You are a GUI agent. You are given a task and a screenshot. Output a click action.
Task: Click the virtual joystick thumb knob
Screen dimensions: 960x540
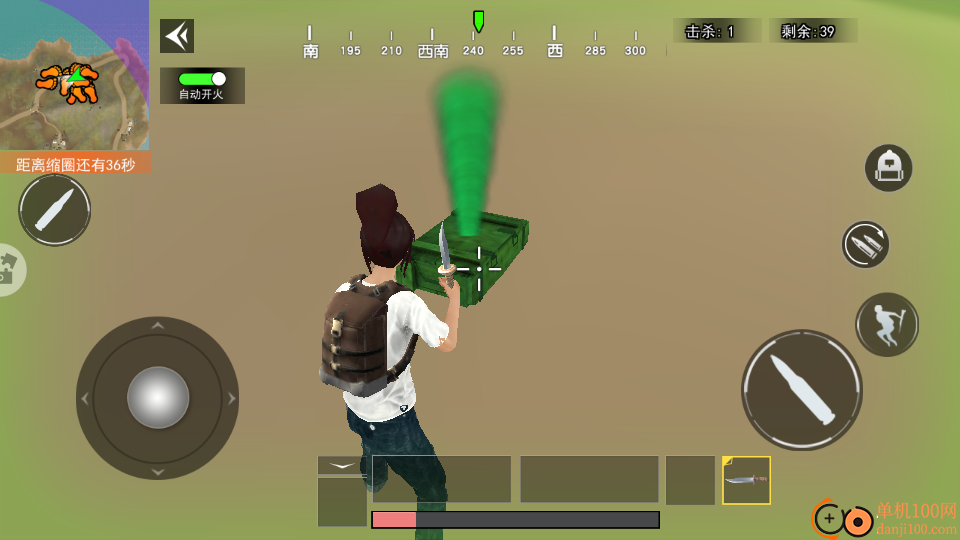pos(158,397)
